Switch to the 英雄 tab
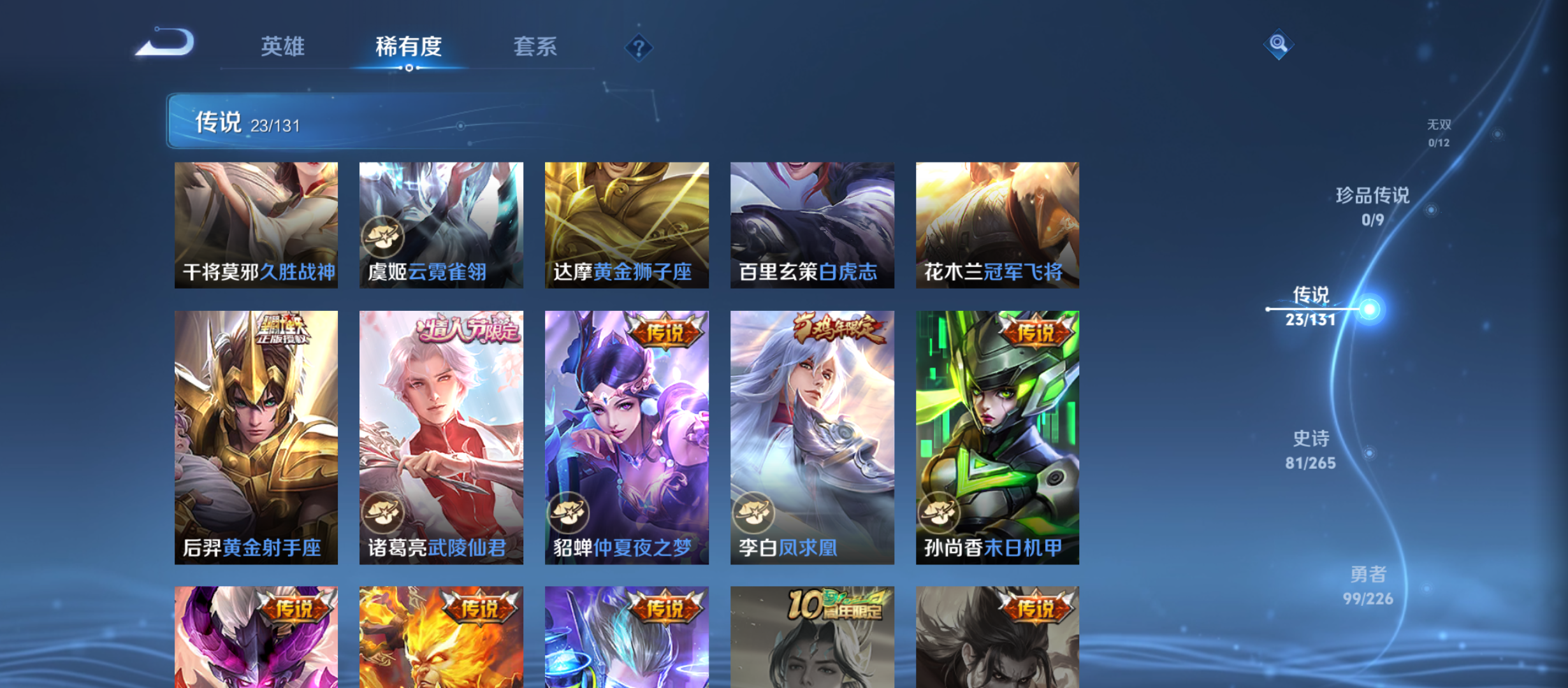The image size is (1568, 688). click(x=282, y=47)
